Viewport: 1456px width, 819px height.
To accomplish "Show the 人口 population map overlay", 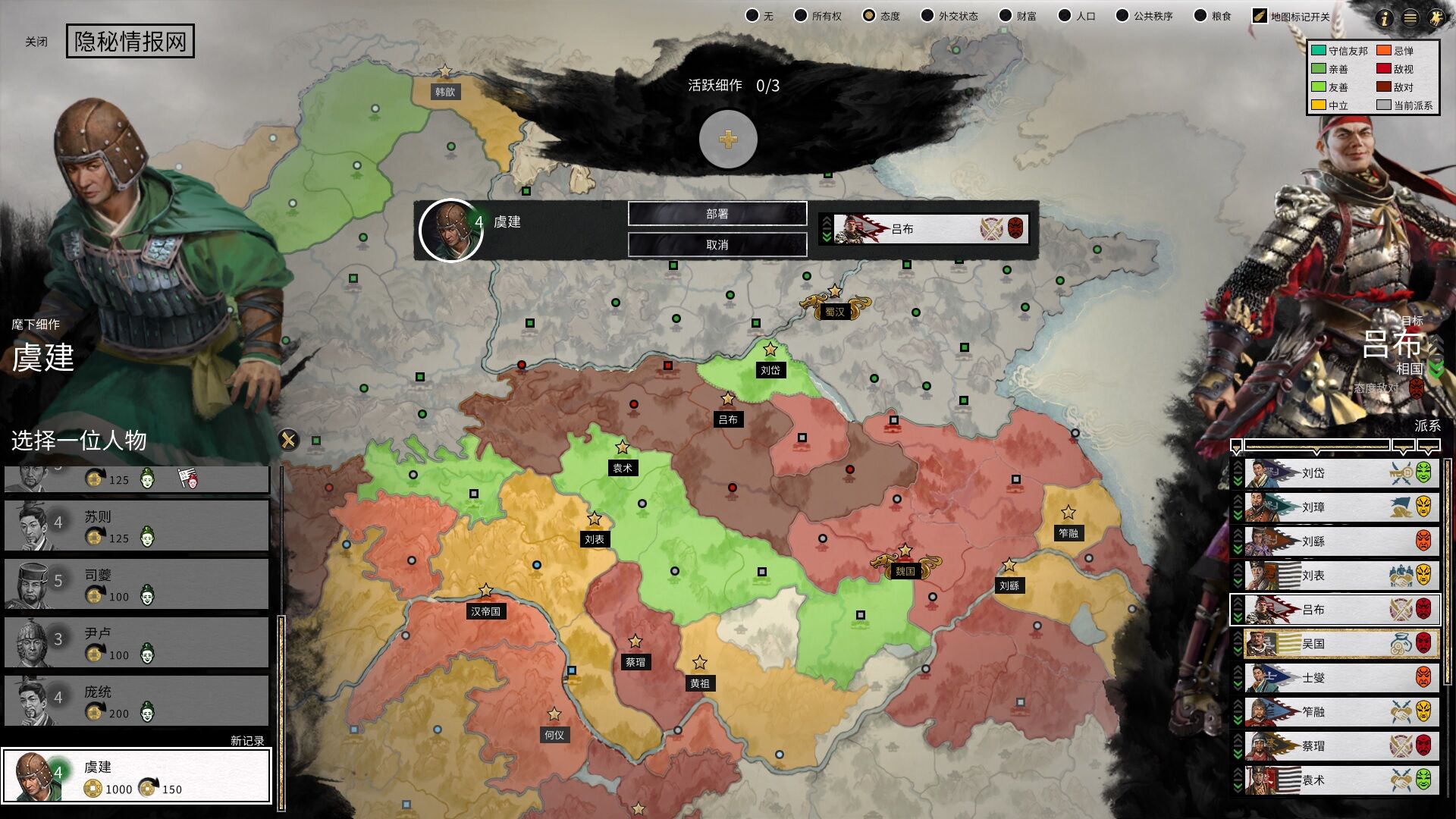I will coord(1065,16).
